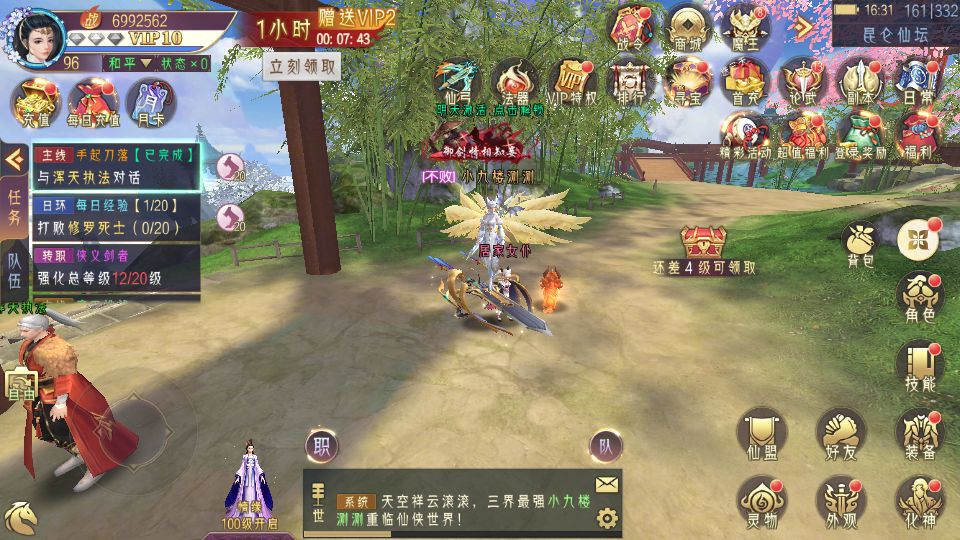Open the 好友 friends list

point(841,433)
